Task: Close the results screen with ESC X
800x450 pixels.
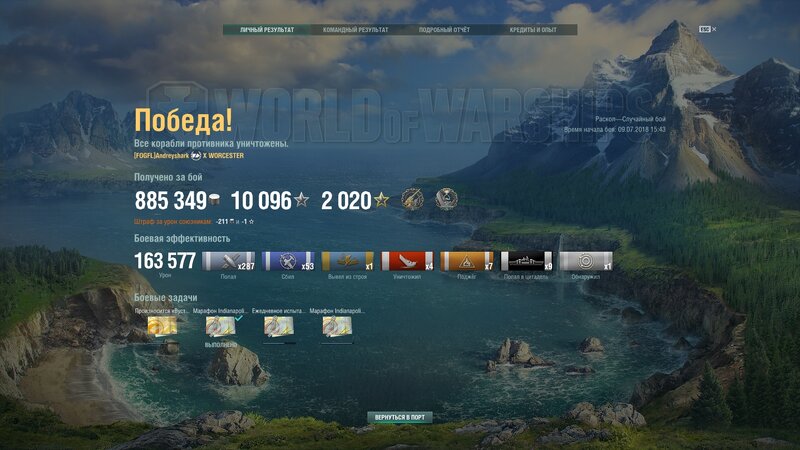Action: (x=708, y=30)
